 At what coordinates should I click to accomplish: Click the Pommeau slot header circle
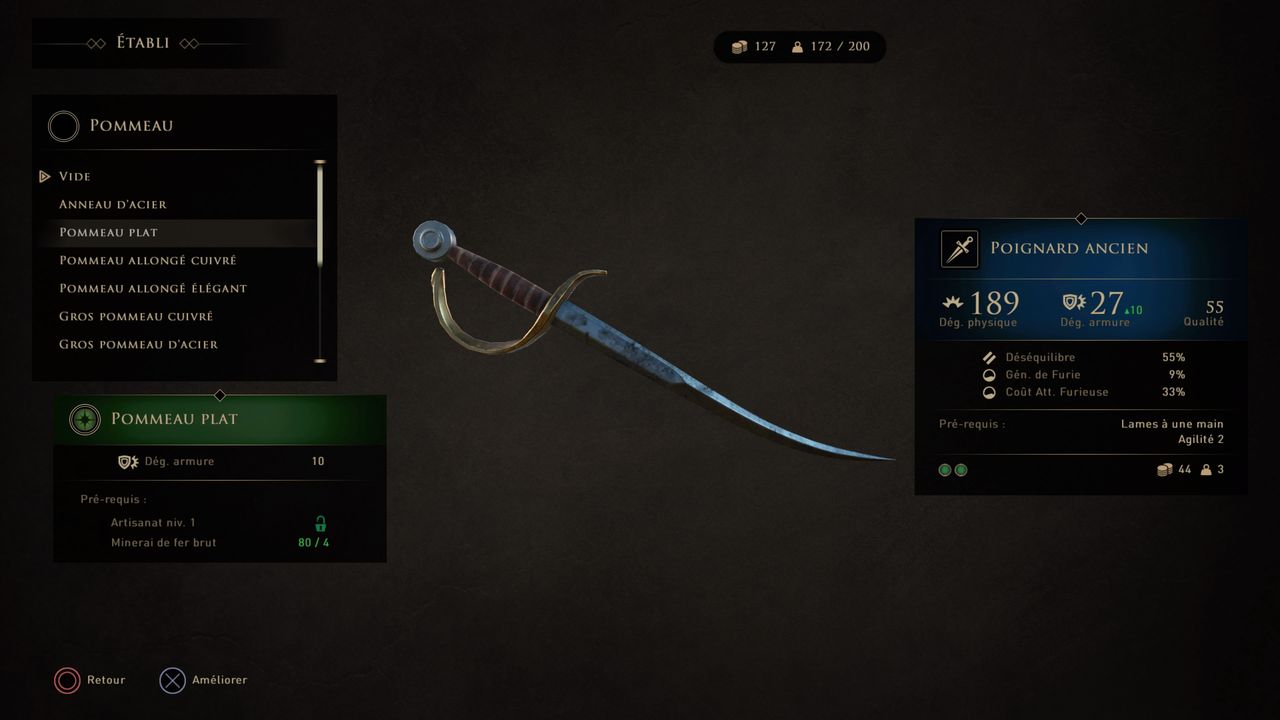click(x=64, y=126)
